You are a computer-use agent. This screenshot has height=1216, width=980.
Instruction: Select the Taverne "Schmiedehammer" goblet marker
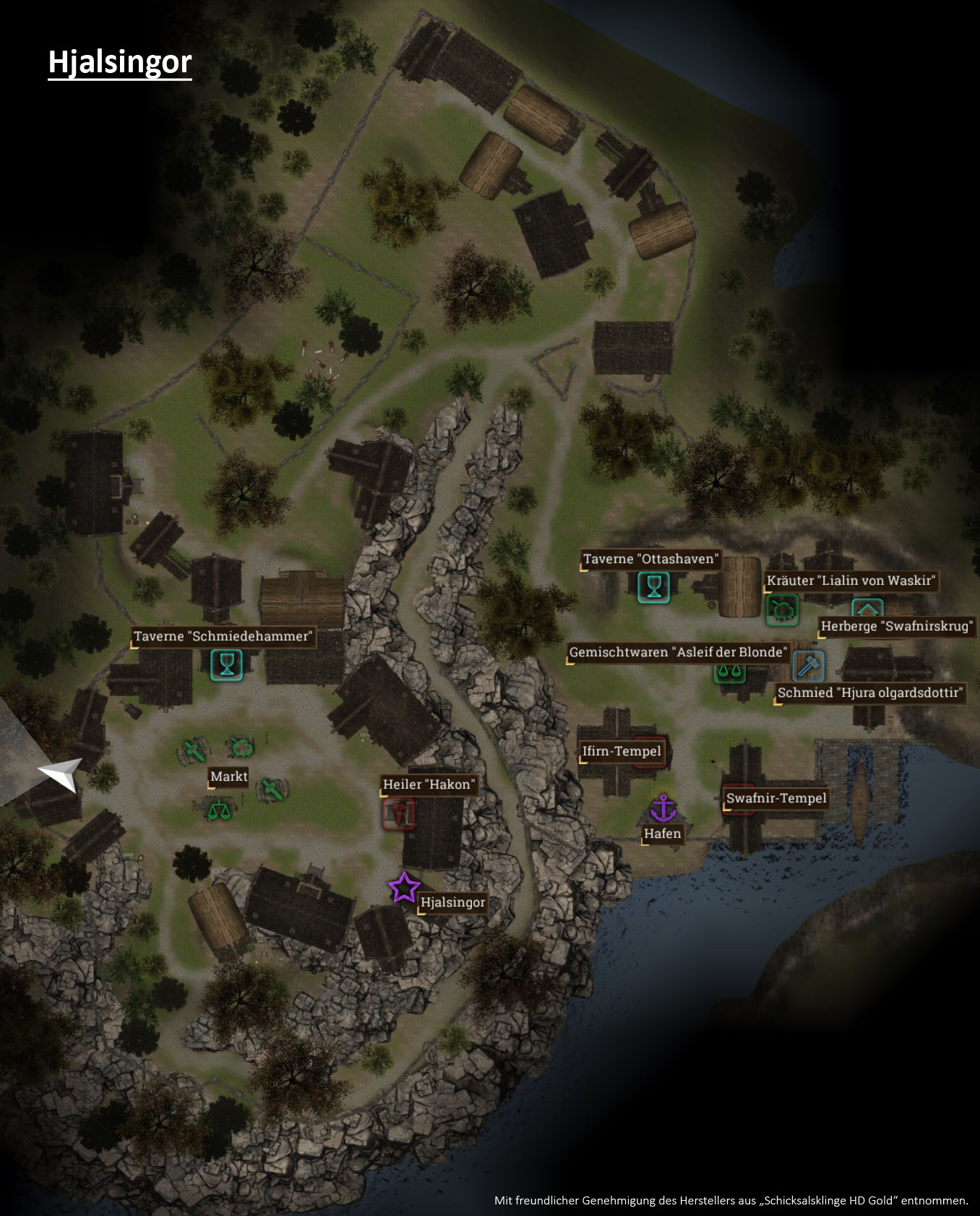tap(226, 665)
